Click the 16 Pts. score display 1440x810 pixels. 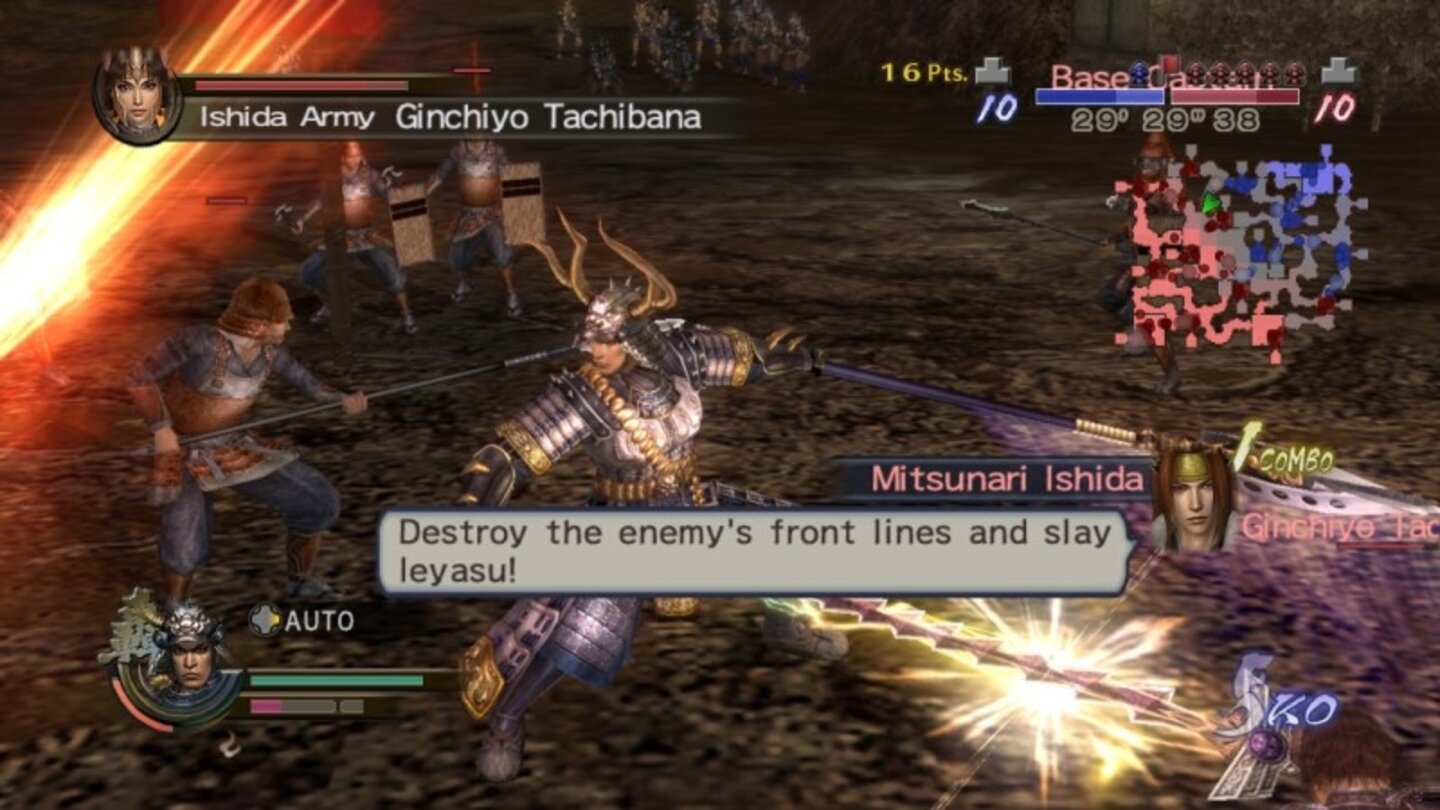click(x=920, y=70)
